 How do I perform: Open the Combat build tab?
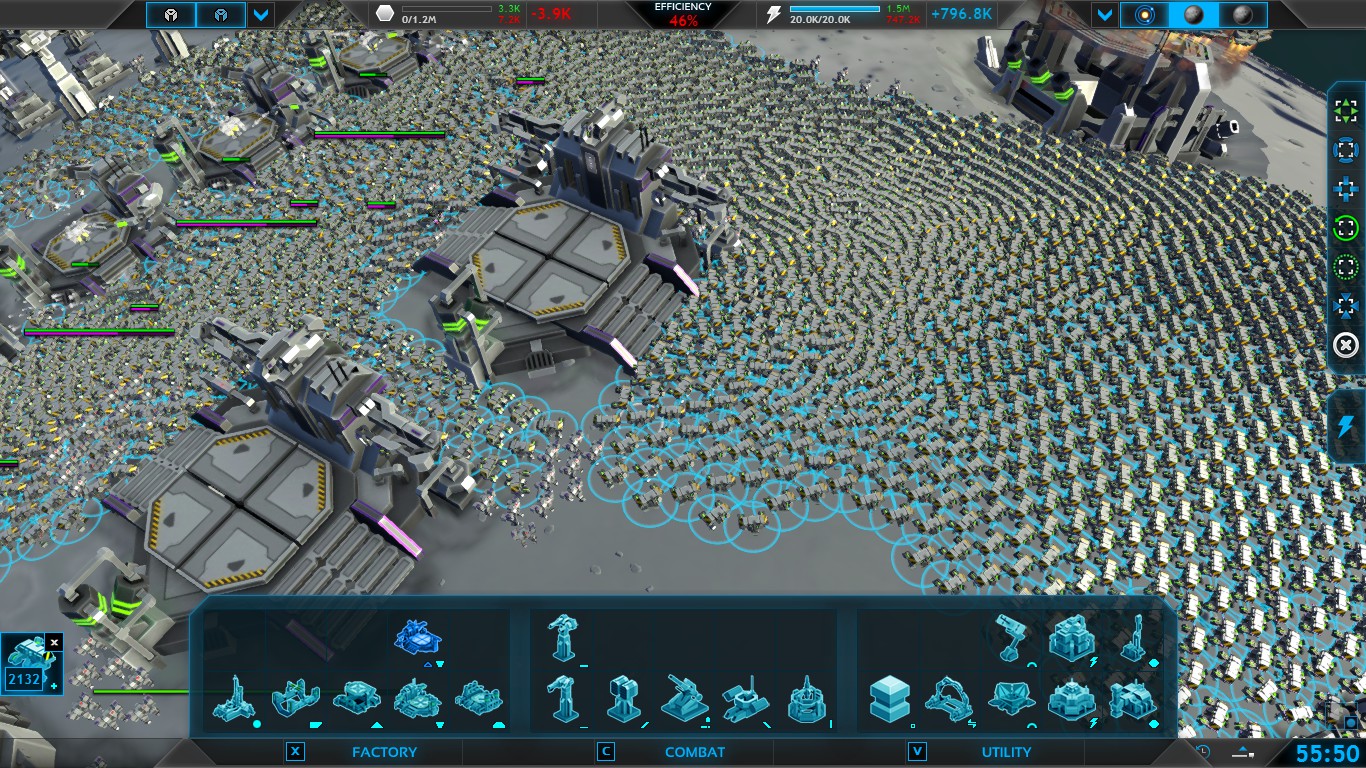pos(692,752)
